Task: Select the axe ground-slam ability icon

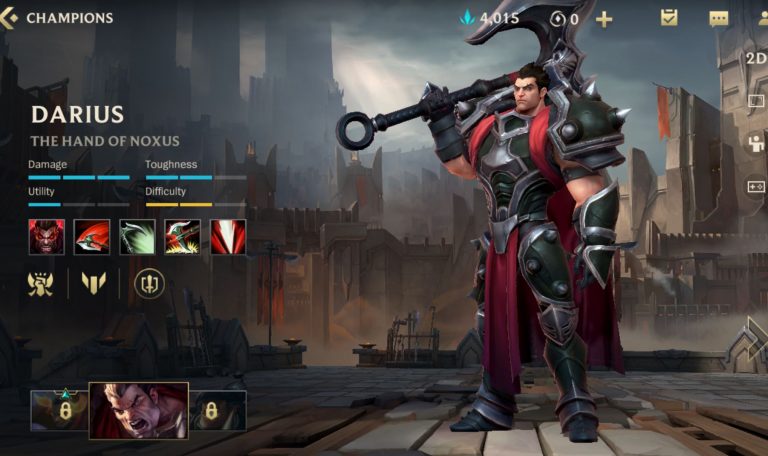Action: pyautogui.click(x=182, y=237)
